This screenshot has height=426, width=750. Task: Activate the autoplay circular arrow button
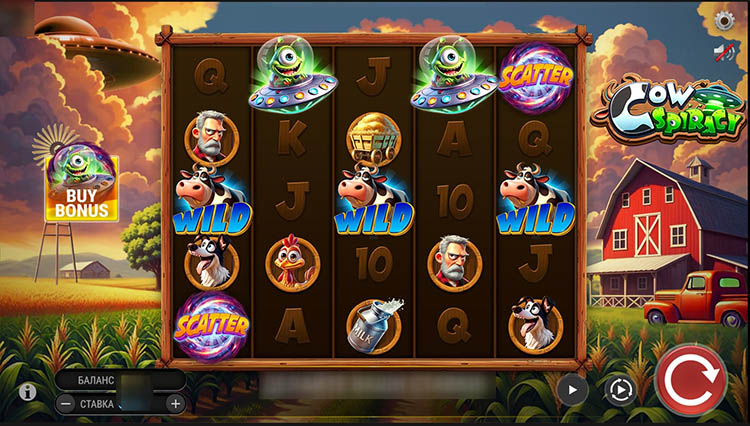click(x=621, y=390)
